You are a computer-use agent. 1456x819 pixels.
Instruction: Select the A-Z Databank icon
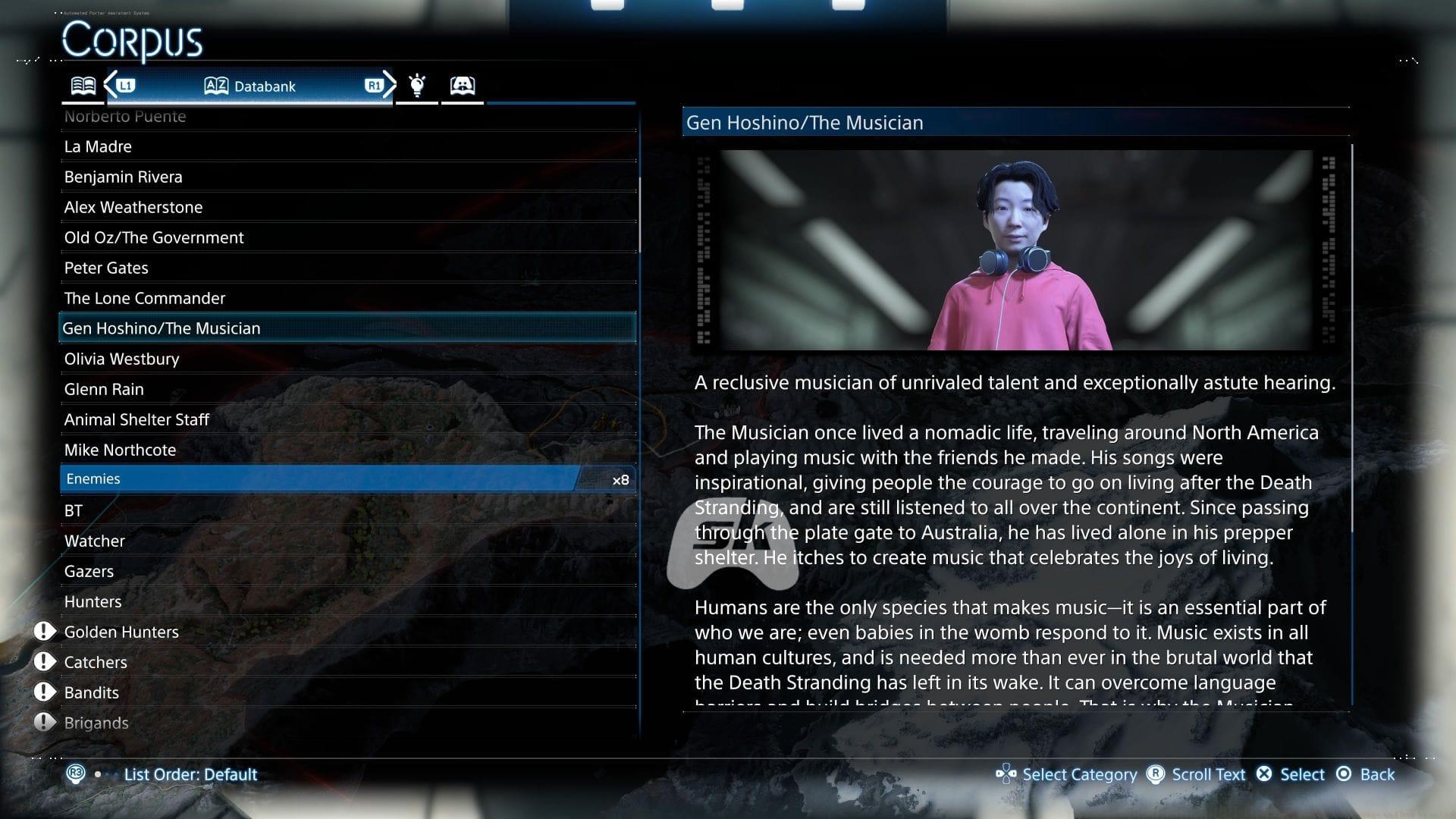[215, 86]
